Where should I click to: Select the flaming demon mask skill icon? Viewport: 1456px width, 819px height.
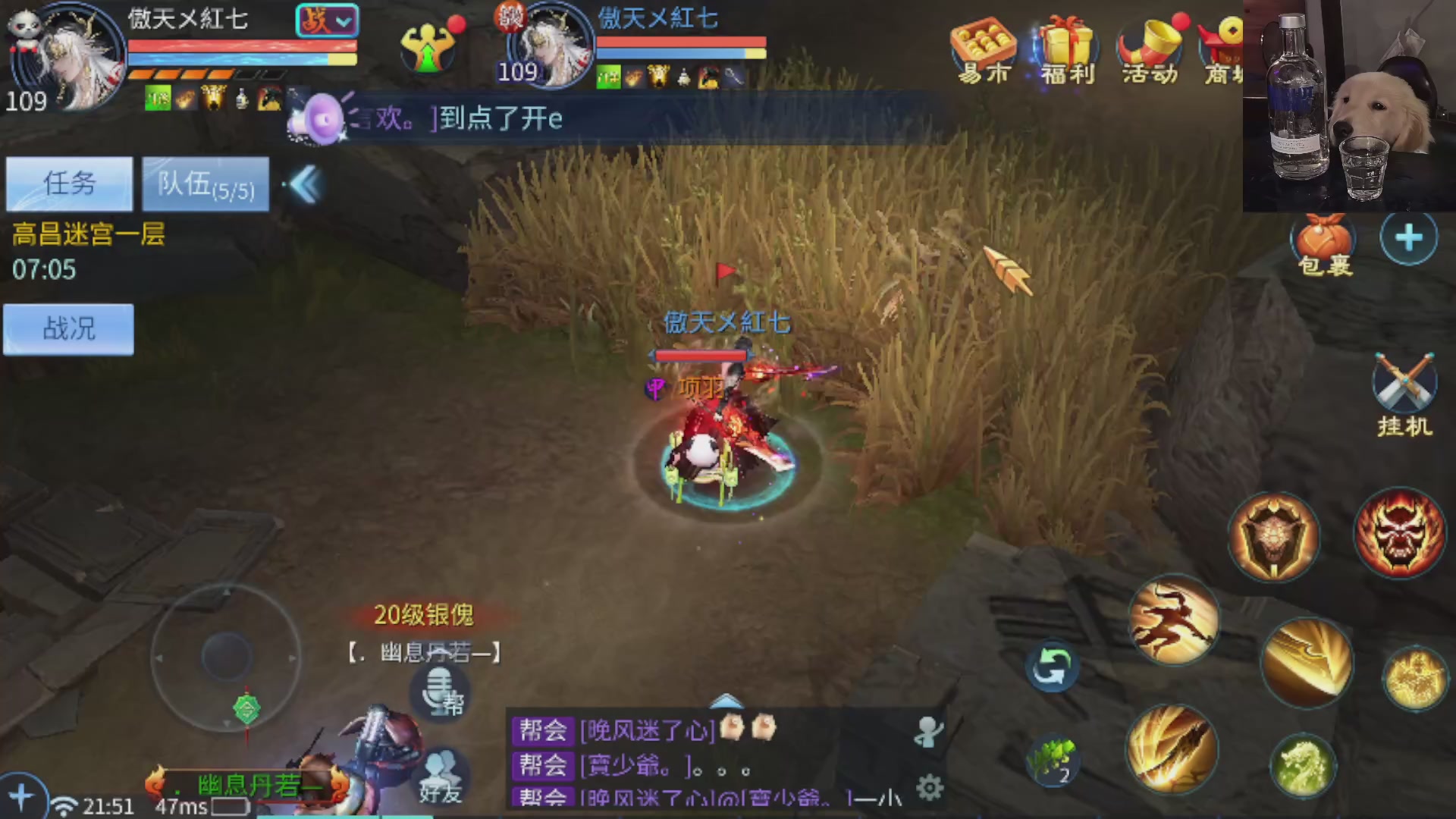coord(1401,533)
